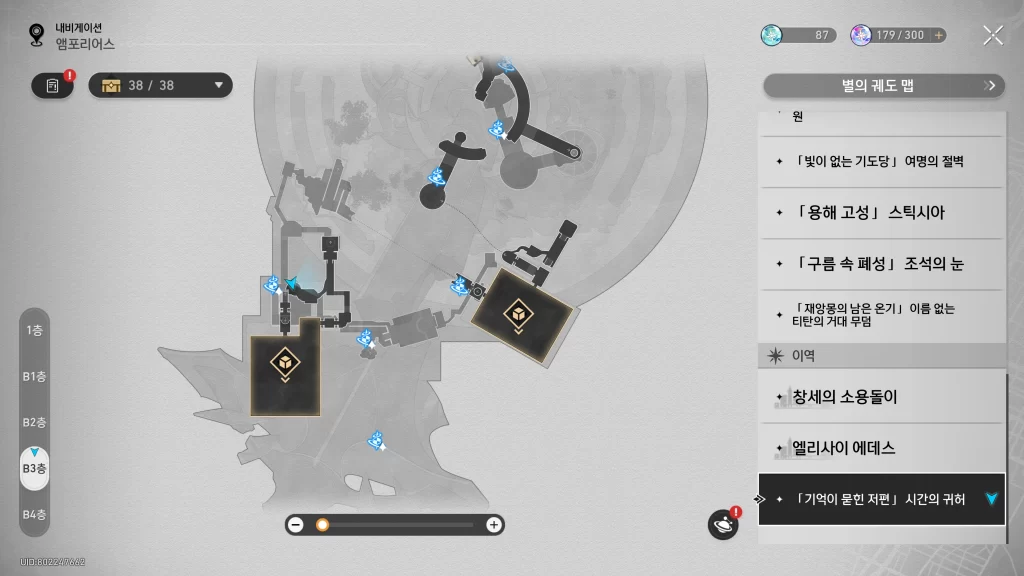Choose the 엘리사이 에데스 area
The height and width of the screenshot is (576, 1024).
[880, 448]
